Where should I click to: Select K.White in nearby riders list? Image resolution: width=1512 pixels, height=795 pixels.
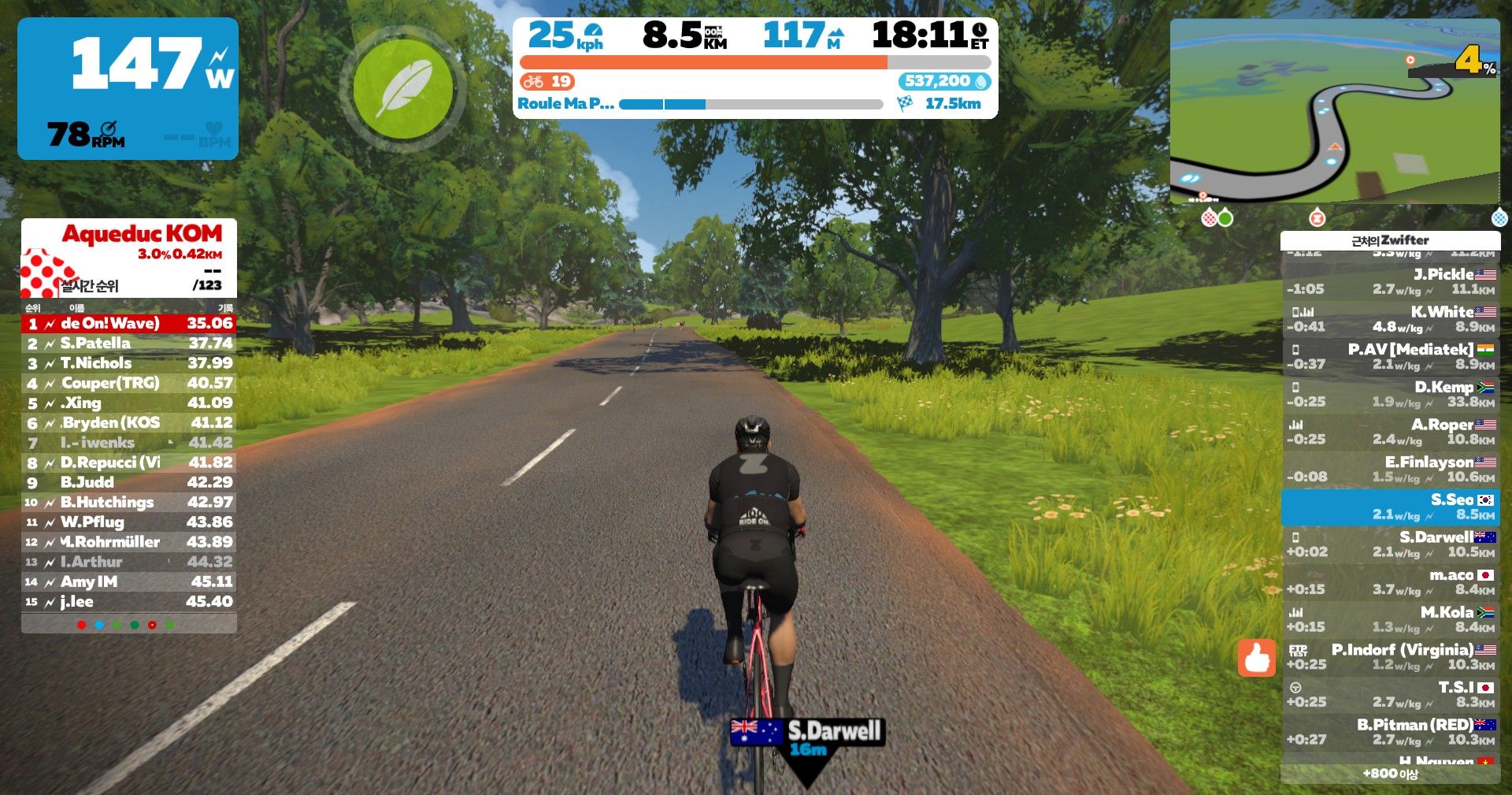click(x=1391, y=319)
